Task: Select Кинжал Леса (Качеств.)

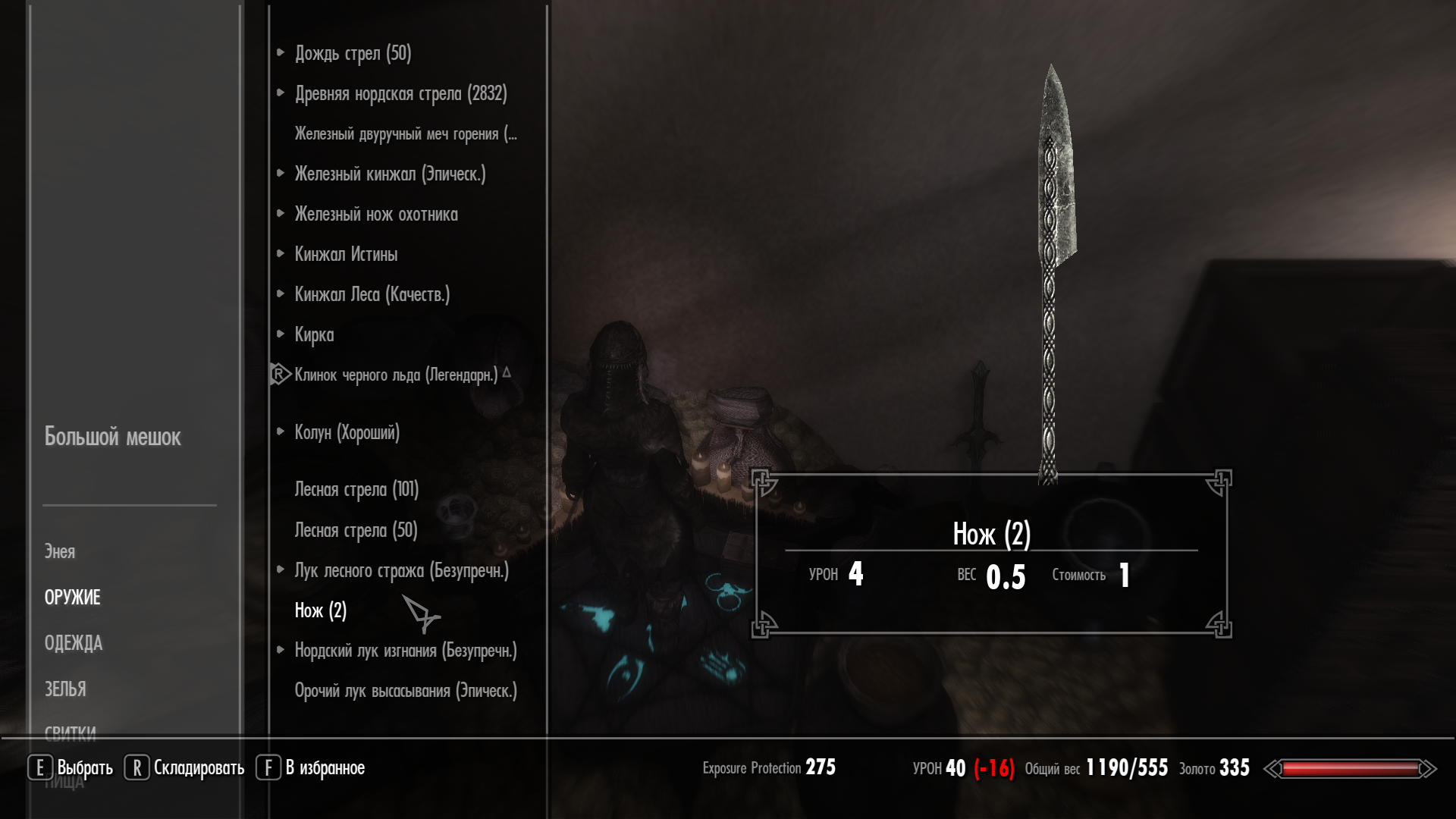Action: point(372,294)
